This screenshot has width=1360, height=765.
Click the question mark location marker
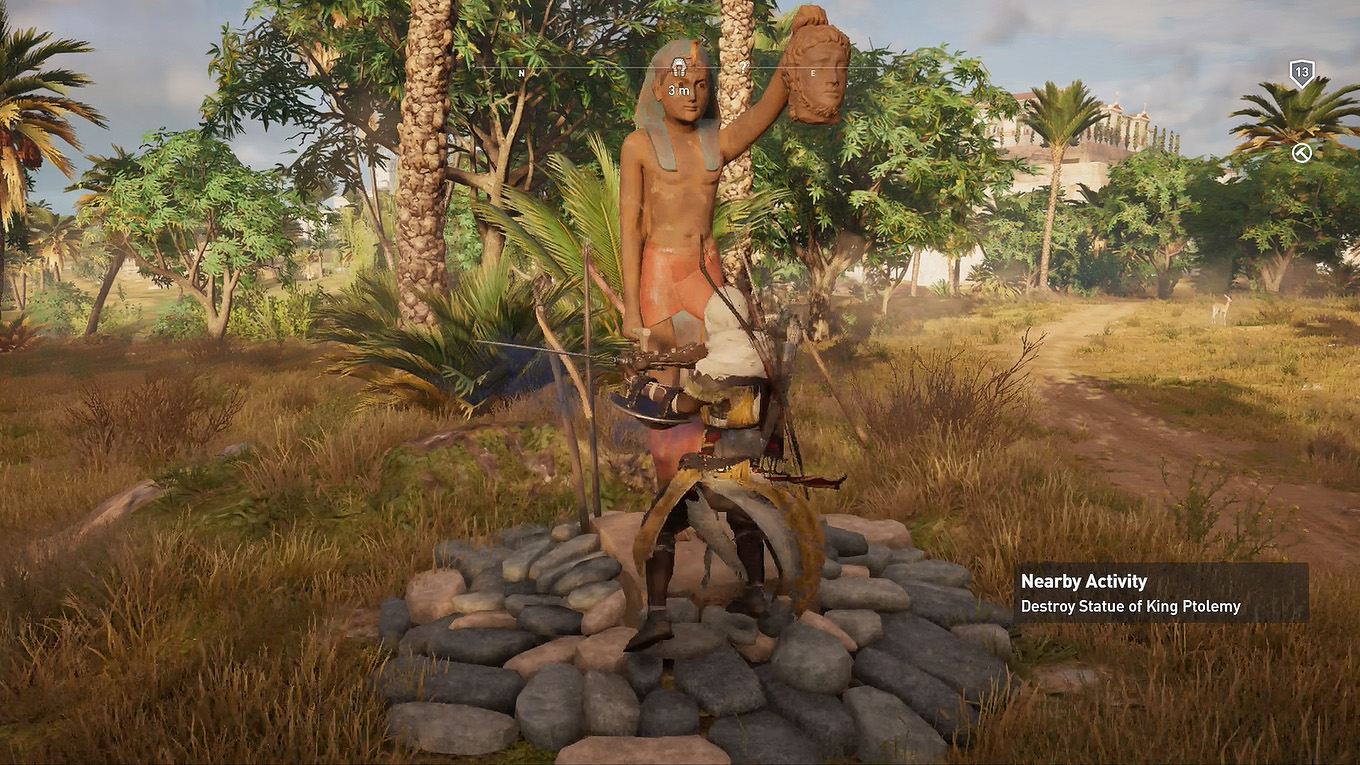point(744,65)
